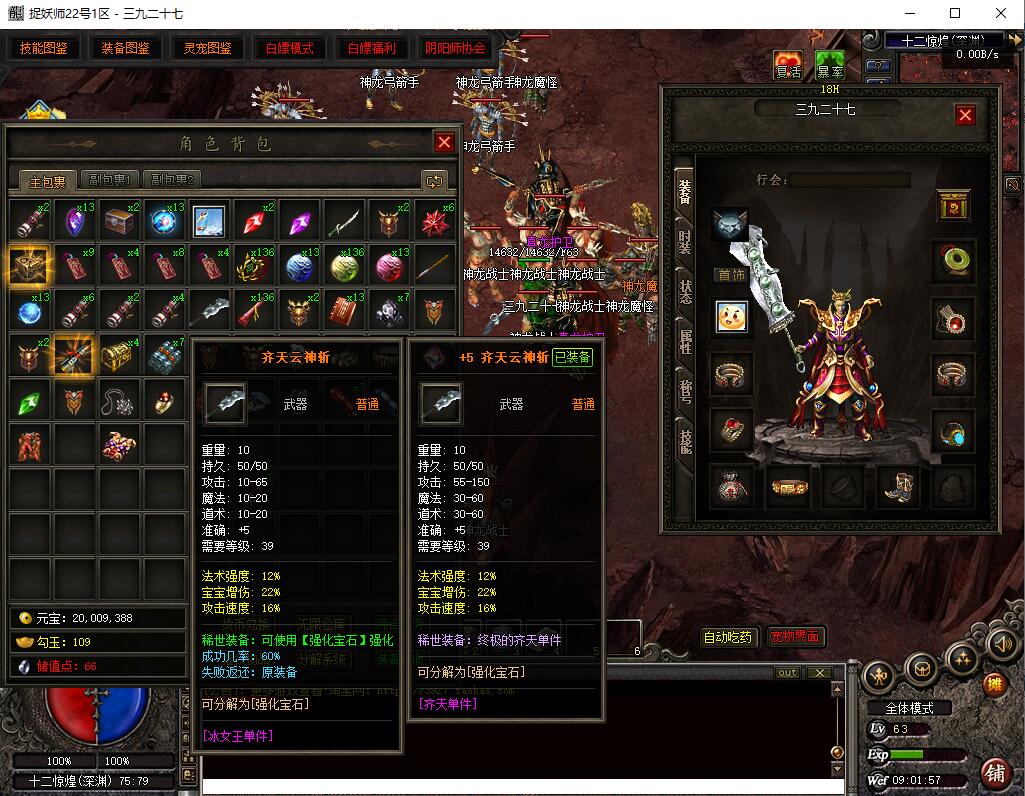Viewport: 1025px width, 796px height.
Task: Open the 技能图鉴 skill codex
Action: (x=44, y=48)
